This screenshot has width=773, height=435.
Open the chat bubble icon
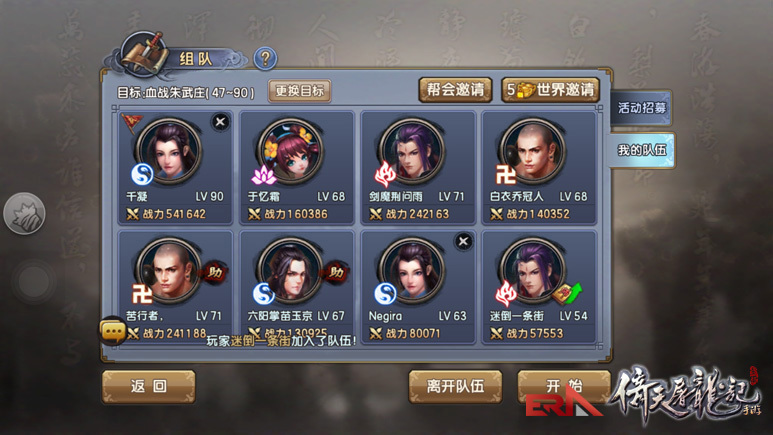click(112, 329)
